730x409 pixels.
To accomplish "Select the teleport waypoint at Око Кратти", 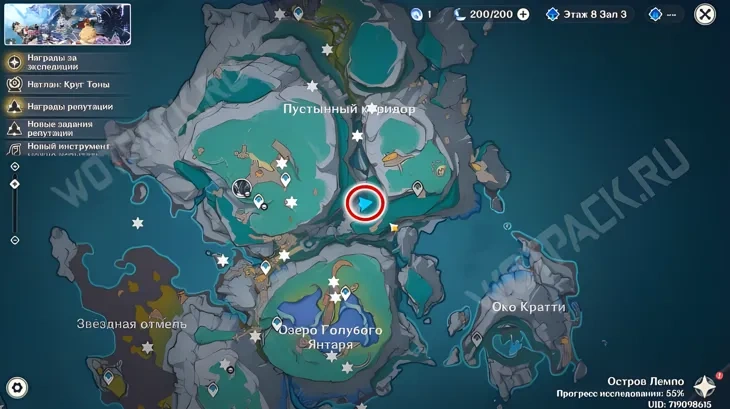I will pyautogui.click(x=477, y=340).
